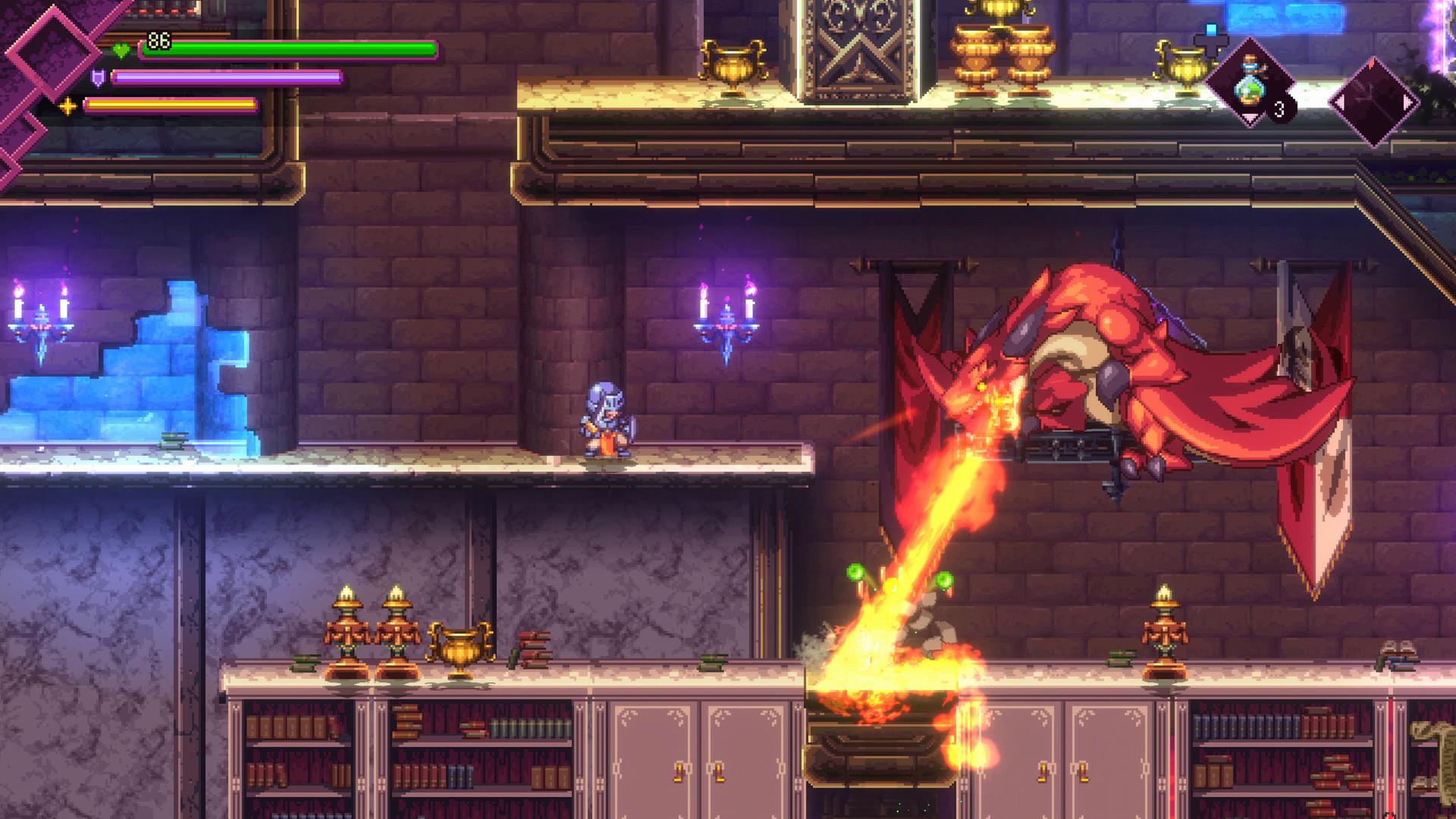Image resolution: width=1456 pixels, height=819 pixels.
Task: Select the purple shield armor icon
Action: pyautogui.click(x=98, y=78)
